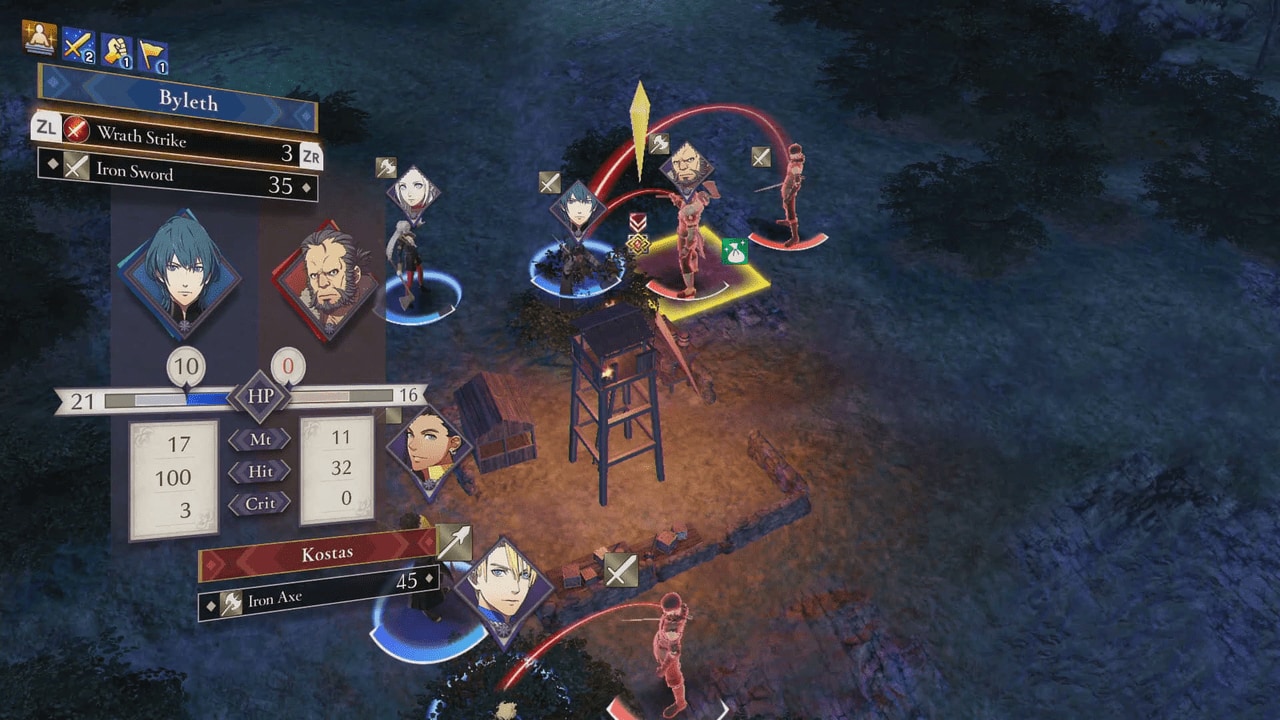Click Byleth's large forecast portrait
This screenshot has width=1280, height=720.
pyautogui.click(x=180, y=275)
